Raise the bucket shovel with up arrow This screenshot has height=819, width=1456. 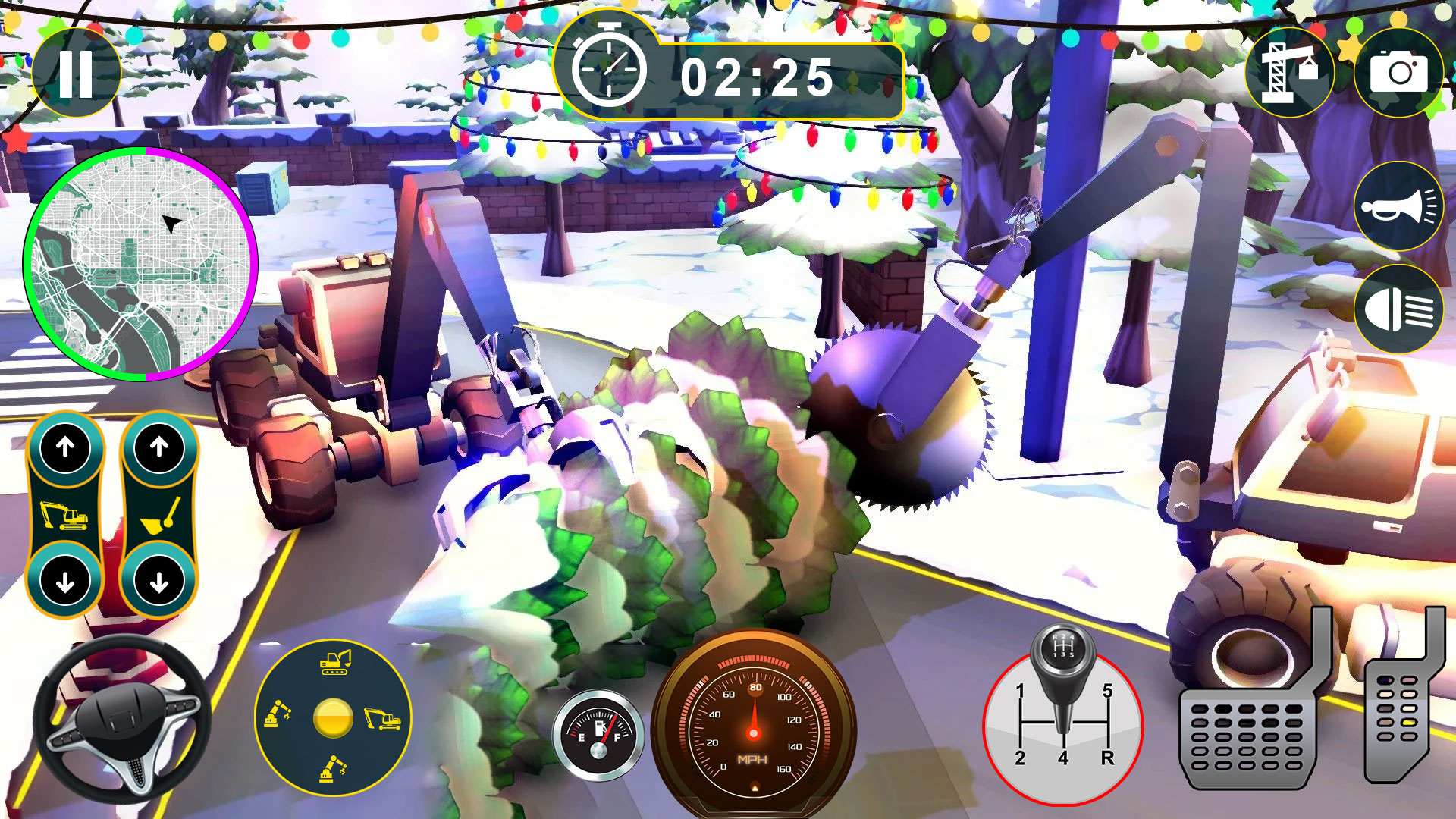point(159,447)
